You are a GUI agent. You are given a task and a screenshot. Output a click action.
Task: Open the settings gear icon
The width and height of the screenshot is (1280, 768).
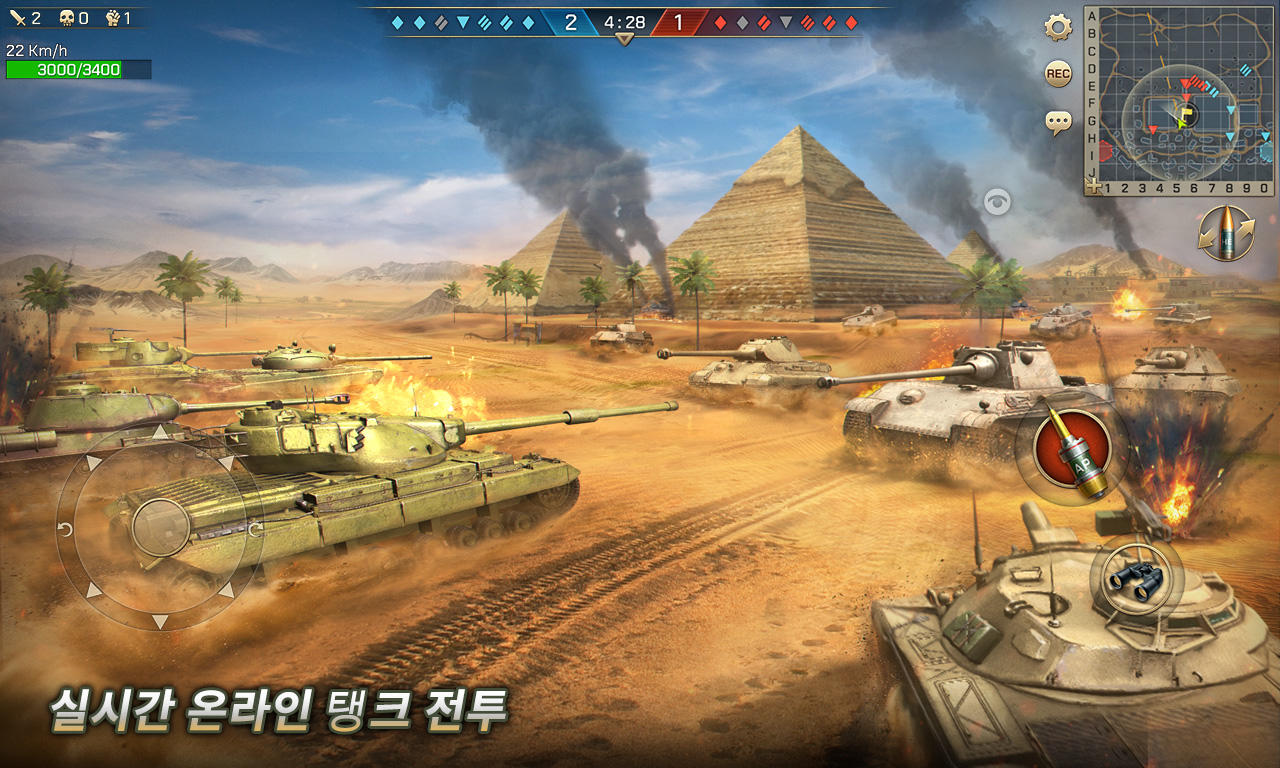click(x=1057, y=30)
